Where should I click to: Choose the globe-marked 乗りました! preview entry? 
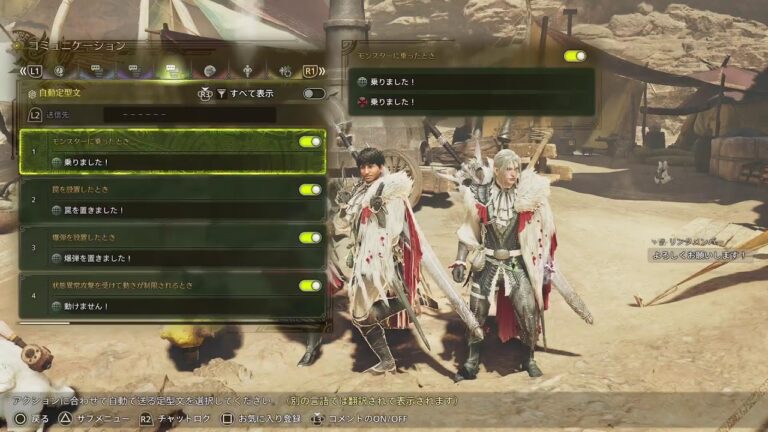pos(471,82)
